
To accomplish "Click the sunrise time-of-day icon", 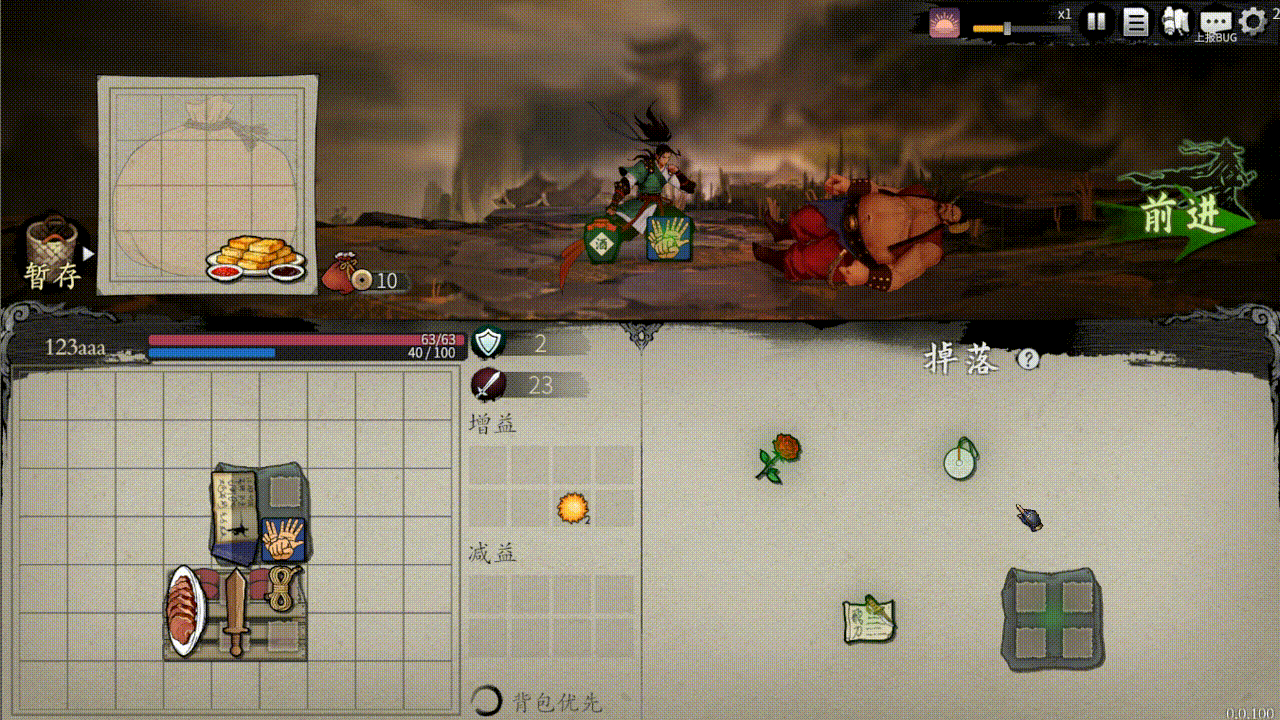I will (943, 22).
